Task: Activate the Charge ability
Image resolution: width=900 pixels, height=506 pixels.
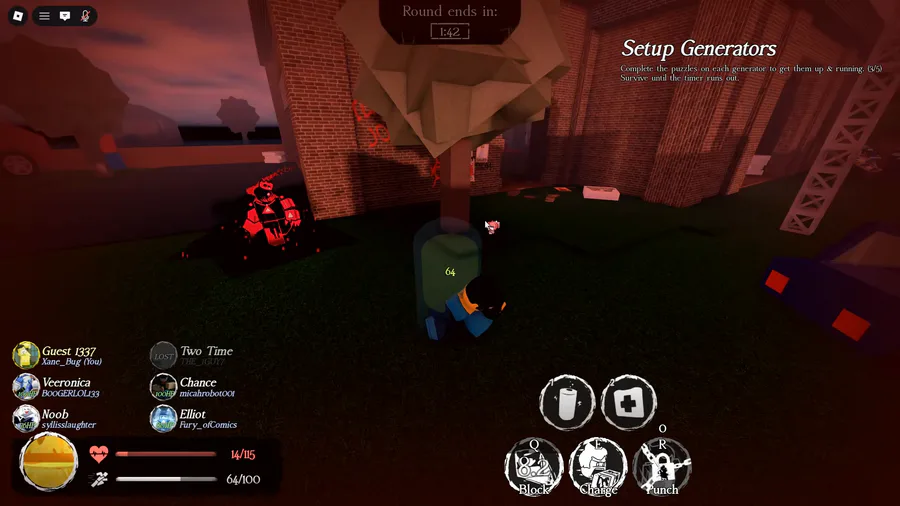Action: tap(598, 467)
